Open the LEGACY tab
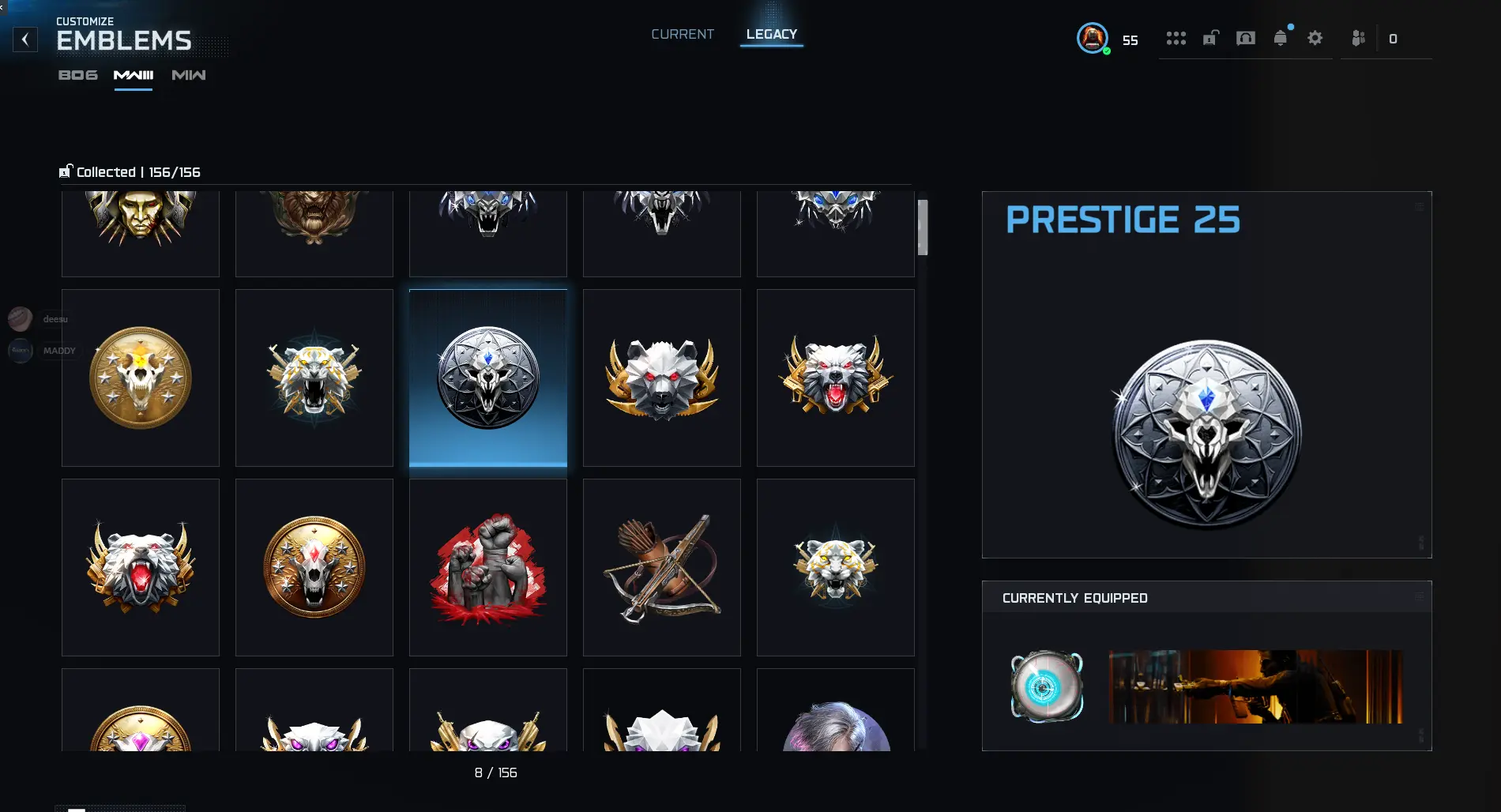Image resolution: width=1501 pixels, height=812 pixels. click(x=771, y=34)
